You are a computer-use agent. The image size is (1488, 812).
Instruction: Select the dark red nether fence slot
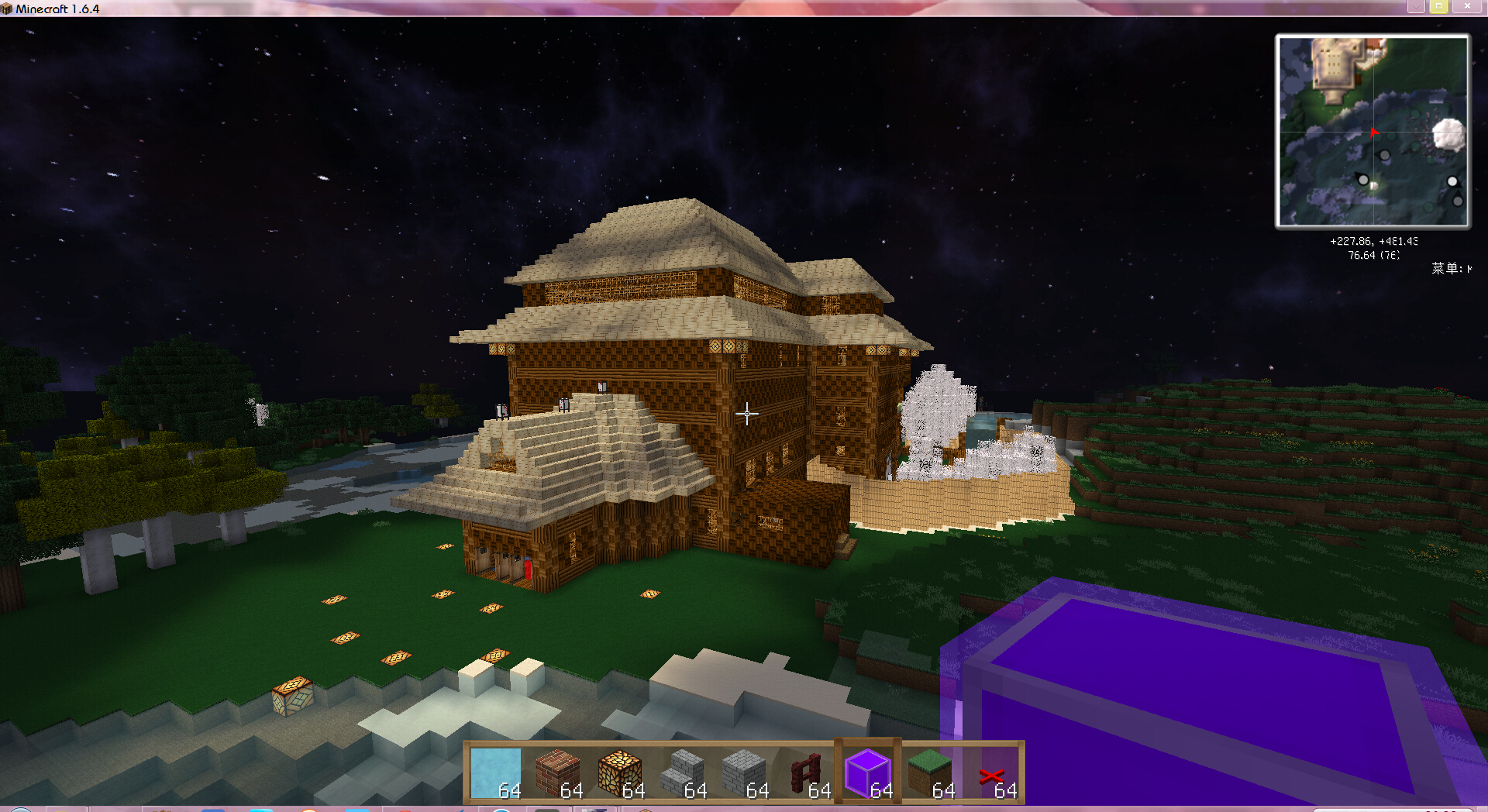806,772
